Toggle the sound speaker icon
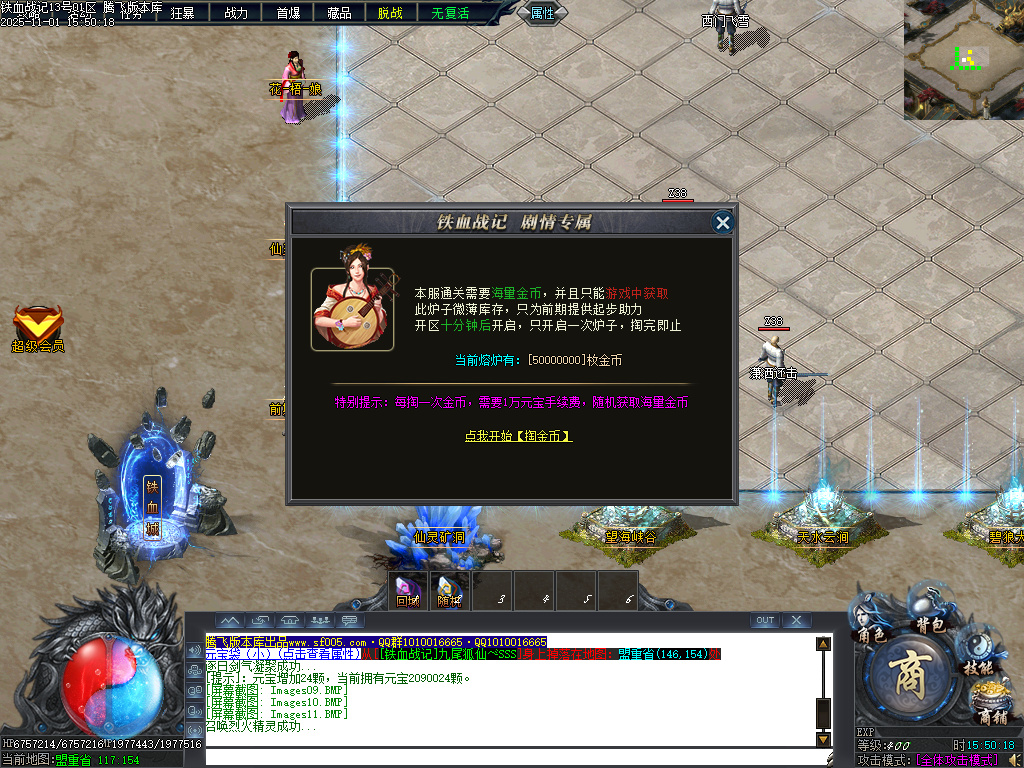This screenshot has width=1024, height=768. click(194, 650)
